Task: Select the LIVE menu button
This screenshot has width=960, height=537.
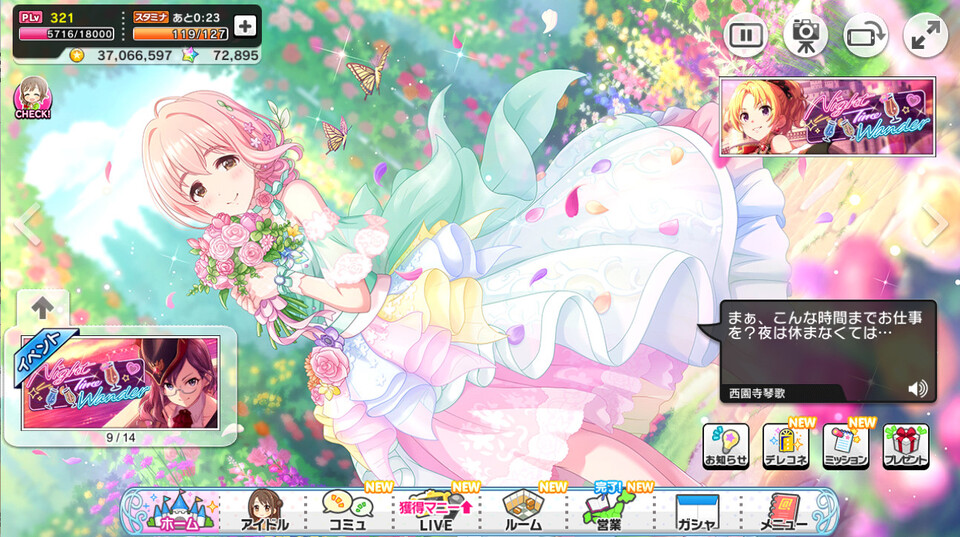Action: (x=434, y=511)
